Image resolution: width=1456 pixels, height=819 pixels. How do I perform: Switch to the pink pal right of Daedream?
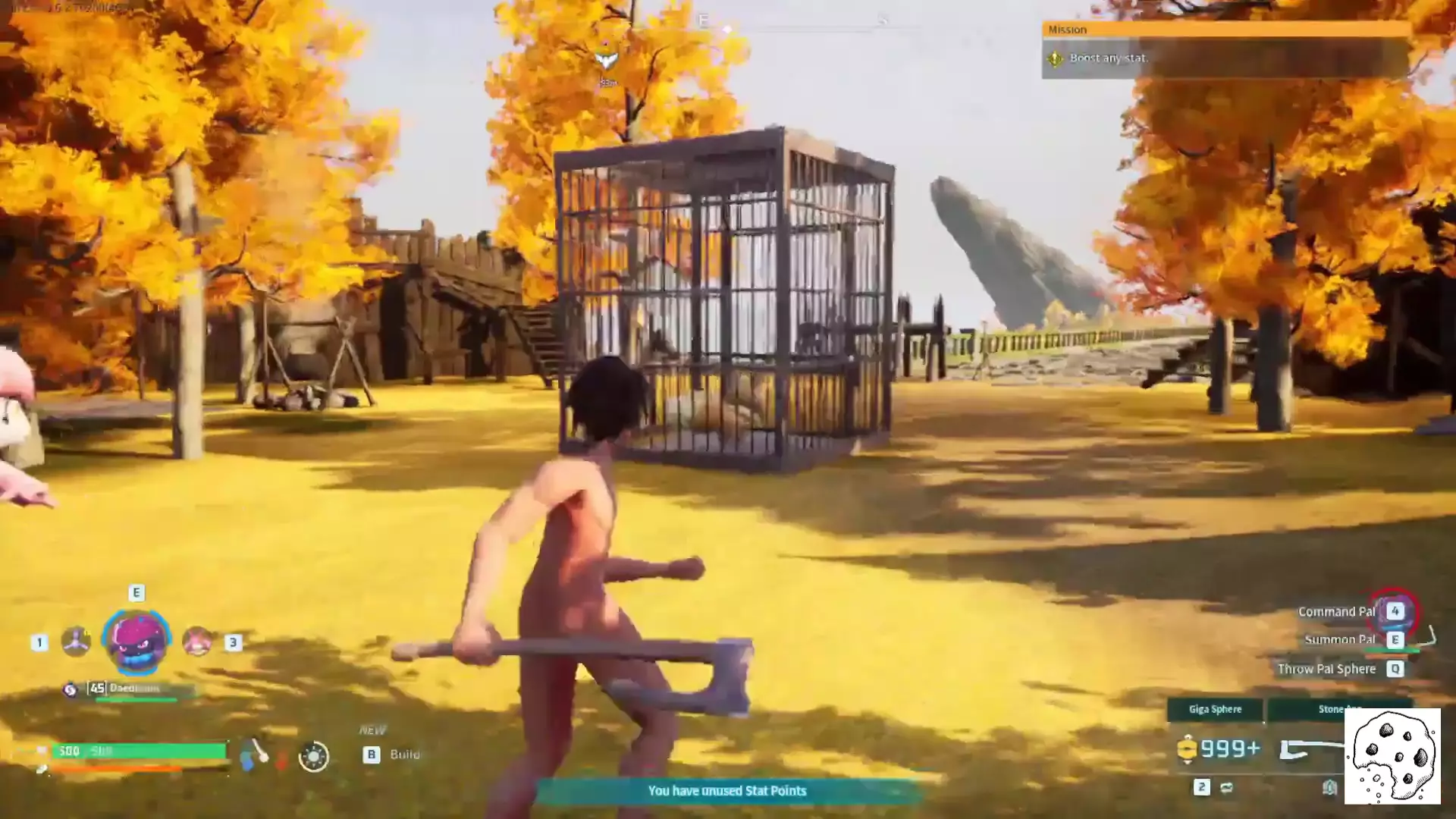point(197,642)
